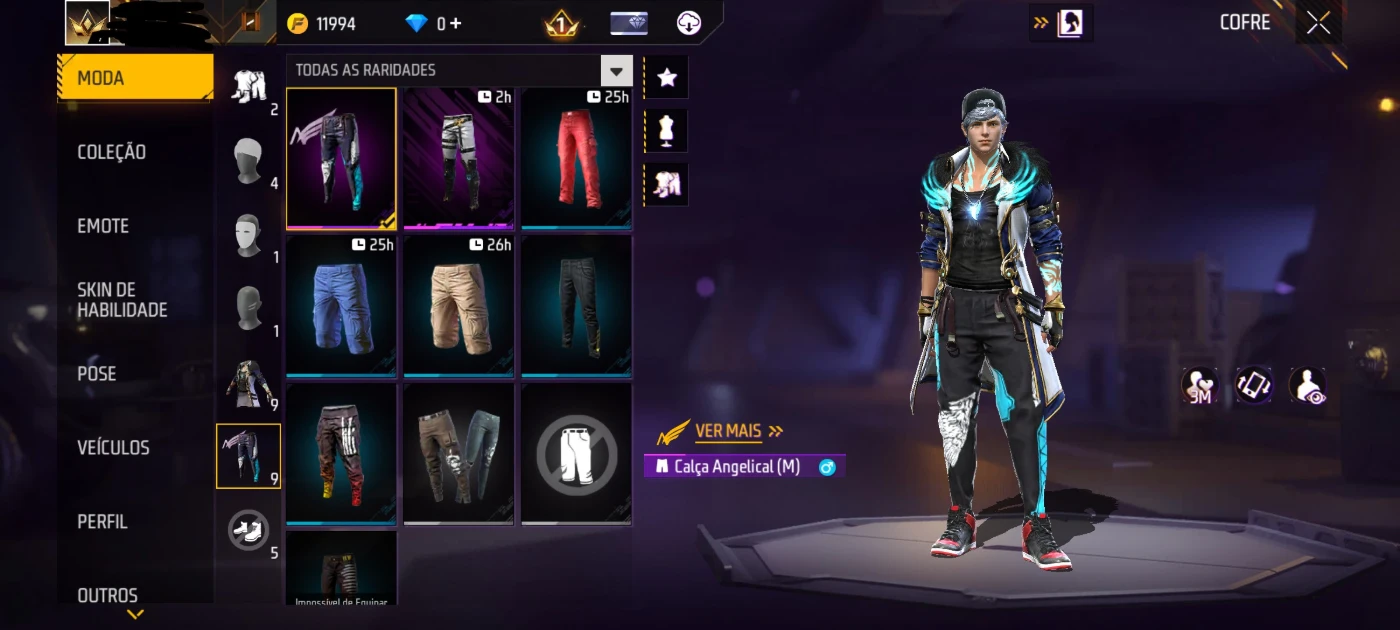Select the Skin de Habilidade tab

(122, 300)
